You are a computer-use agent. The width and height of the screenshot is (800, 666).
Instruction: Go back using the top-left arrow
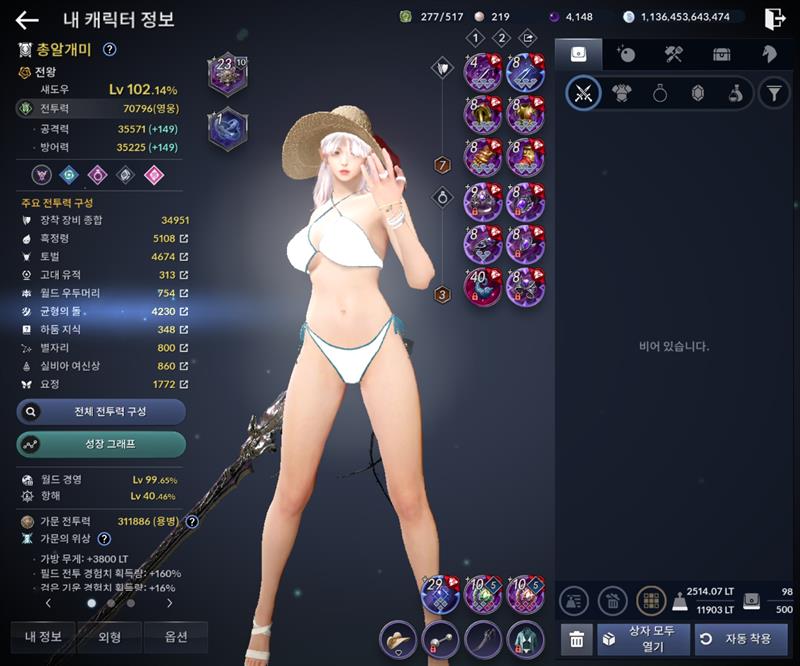26,20
